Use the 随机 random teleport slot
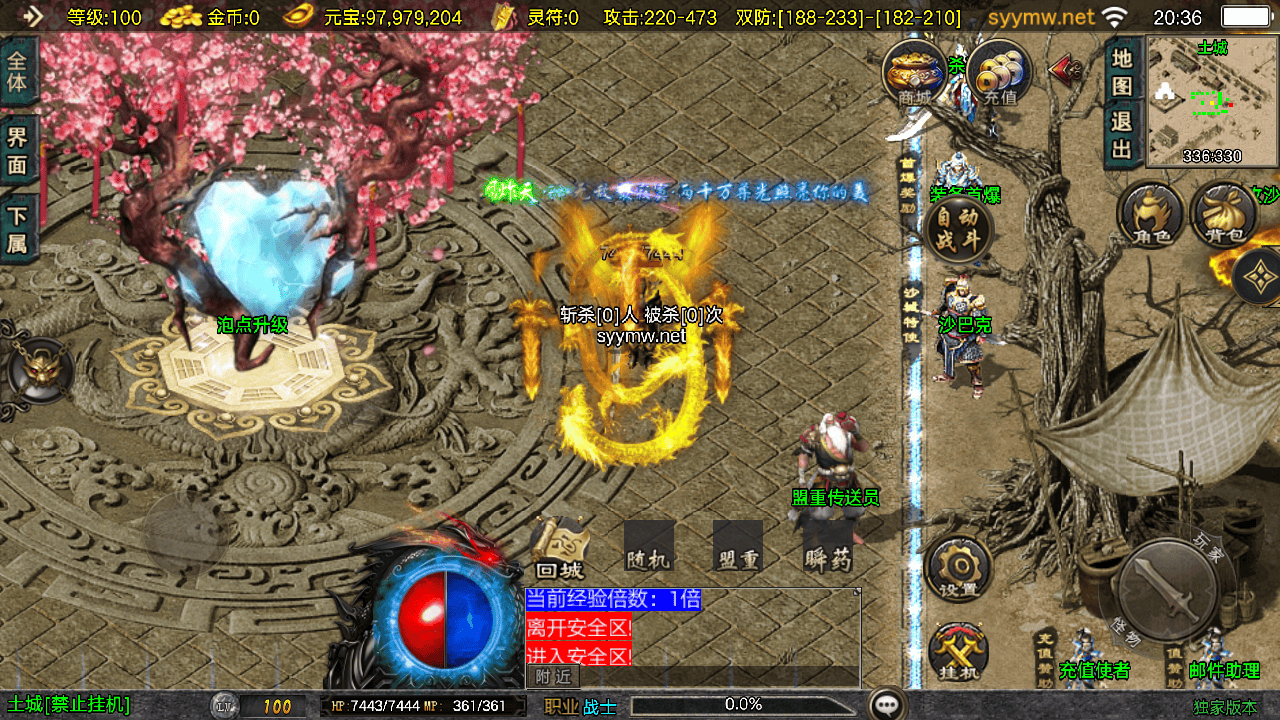Screen dimensions: 1280x720 point(648,548)
